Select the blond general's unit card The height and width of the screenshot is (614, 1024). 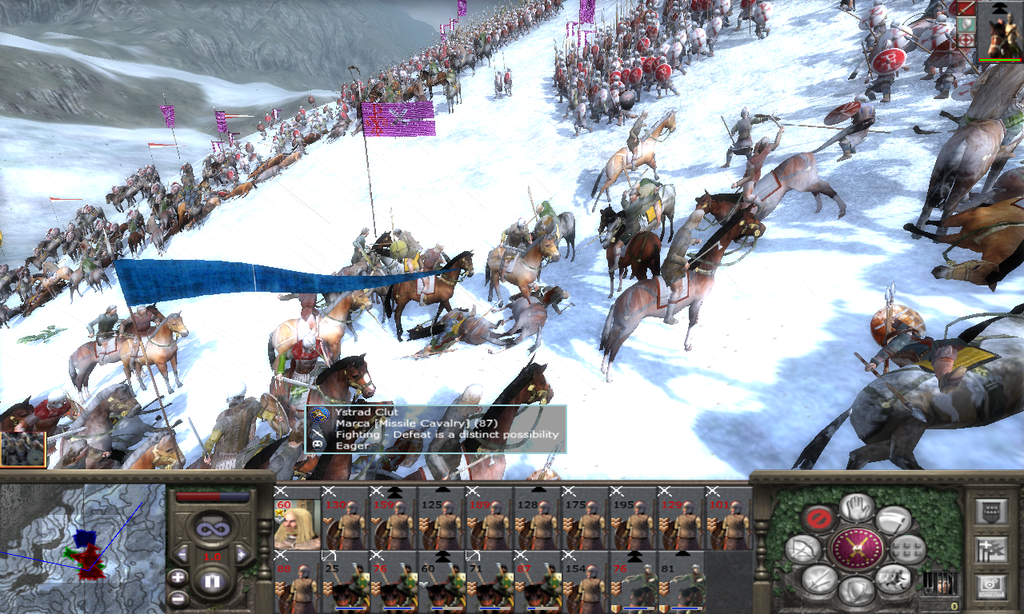(295, 523)
